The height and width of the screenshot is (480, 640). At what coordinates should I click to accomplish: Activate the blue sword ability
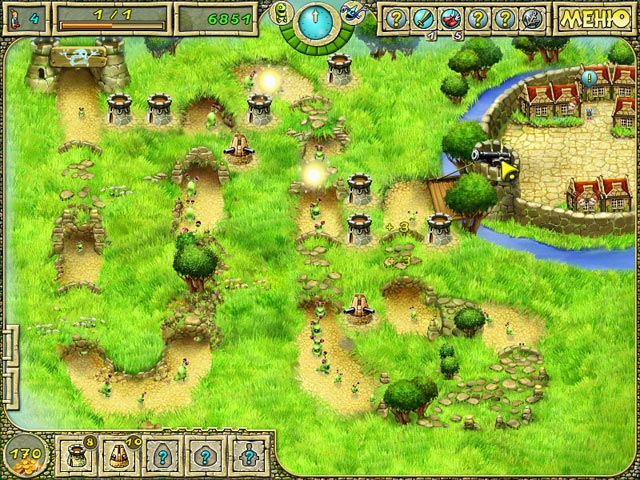421,19
